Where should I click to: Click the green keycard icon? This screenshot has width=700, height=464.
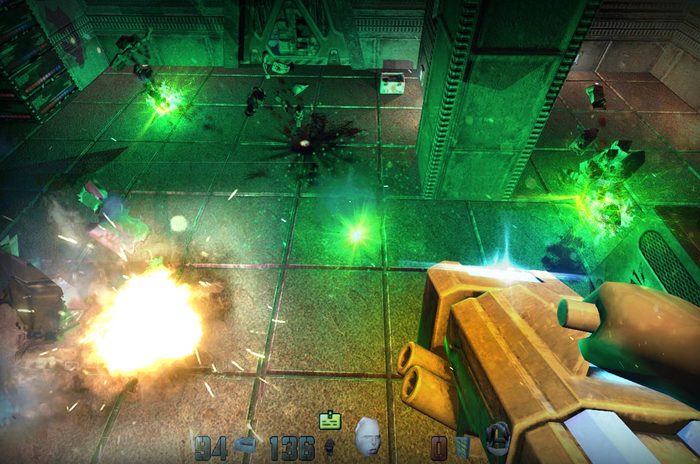[330, 420]
